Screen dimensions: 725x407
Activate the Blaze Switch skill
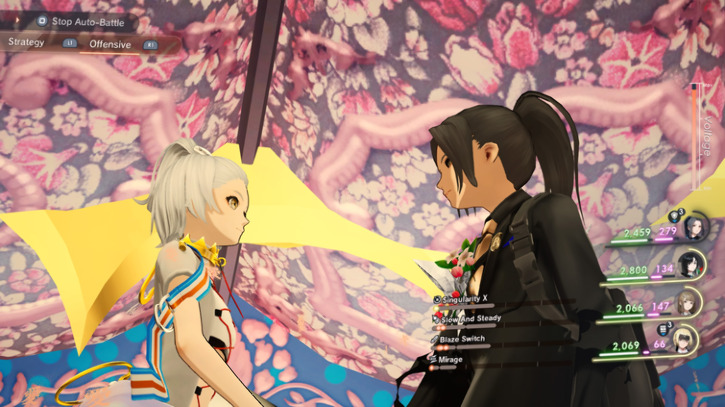pos(461,339)
